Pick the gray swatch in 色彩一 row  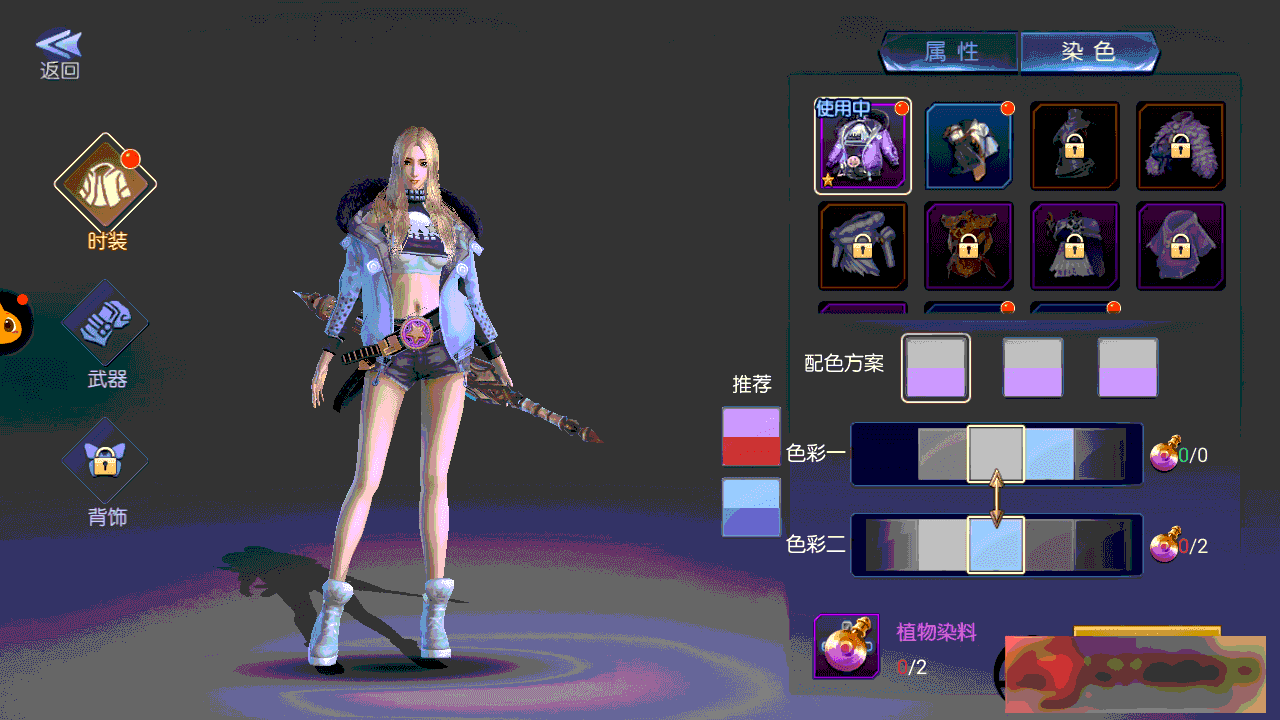point(995,454)
